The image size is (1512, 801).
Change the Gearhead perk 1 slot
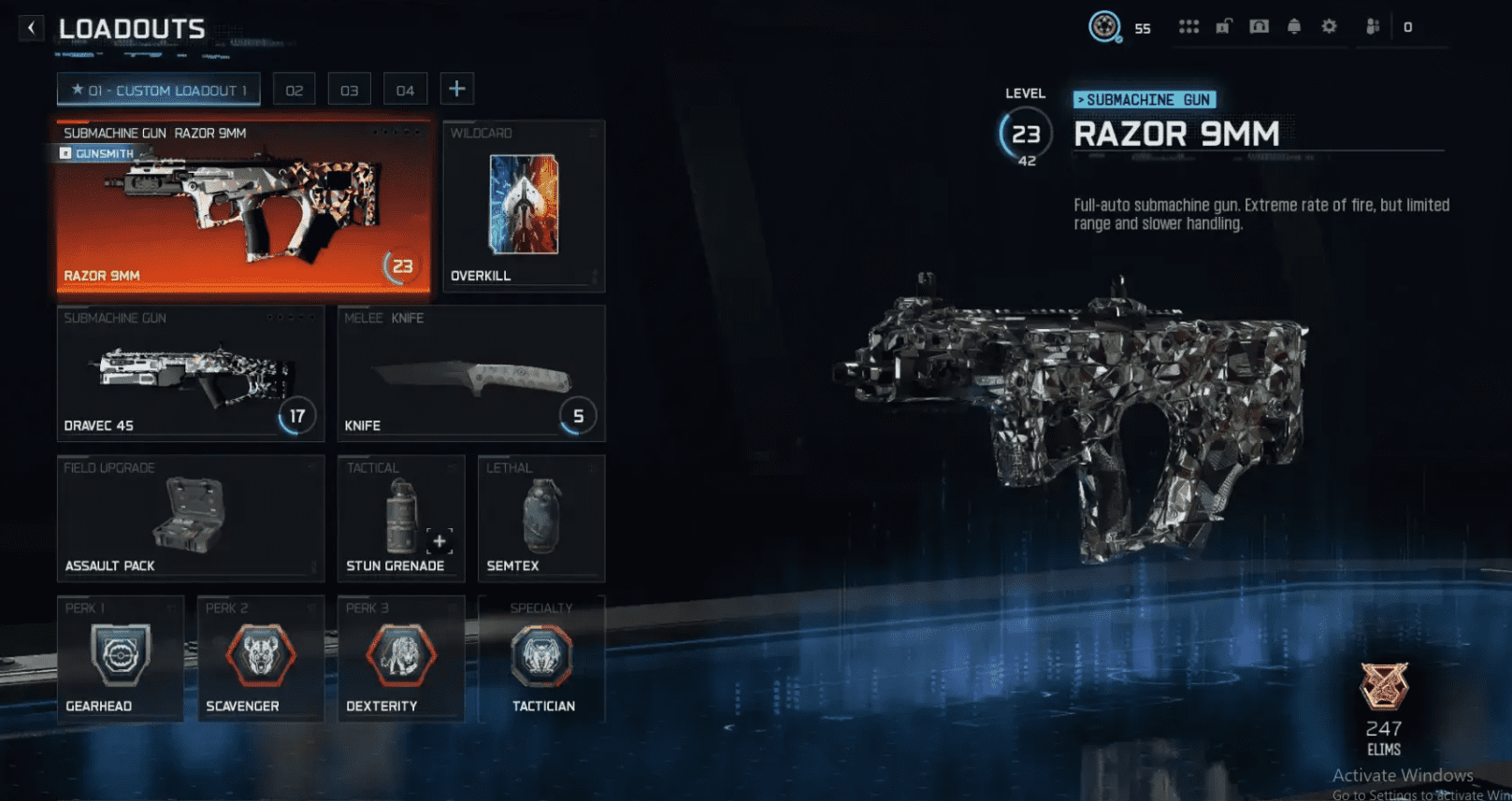(x=120, y=658)
